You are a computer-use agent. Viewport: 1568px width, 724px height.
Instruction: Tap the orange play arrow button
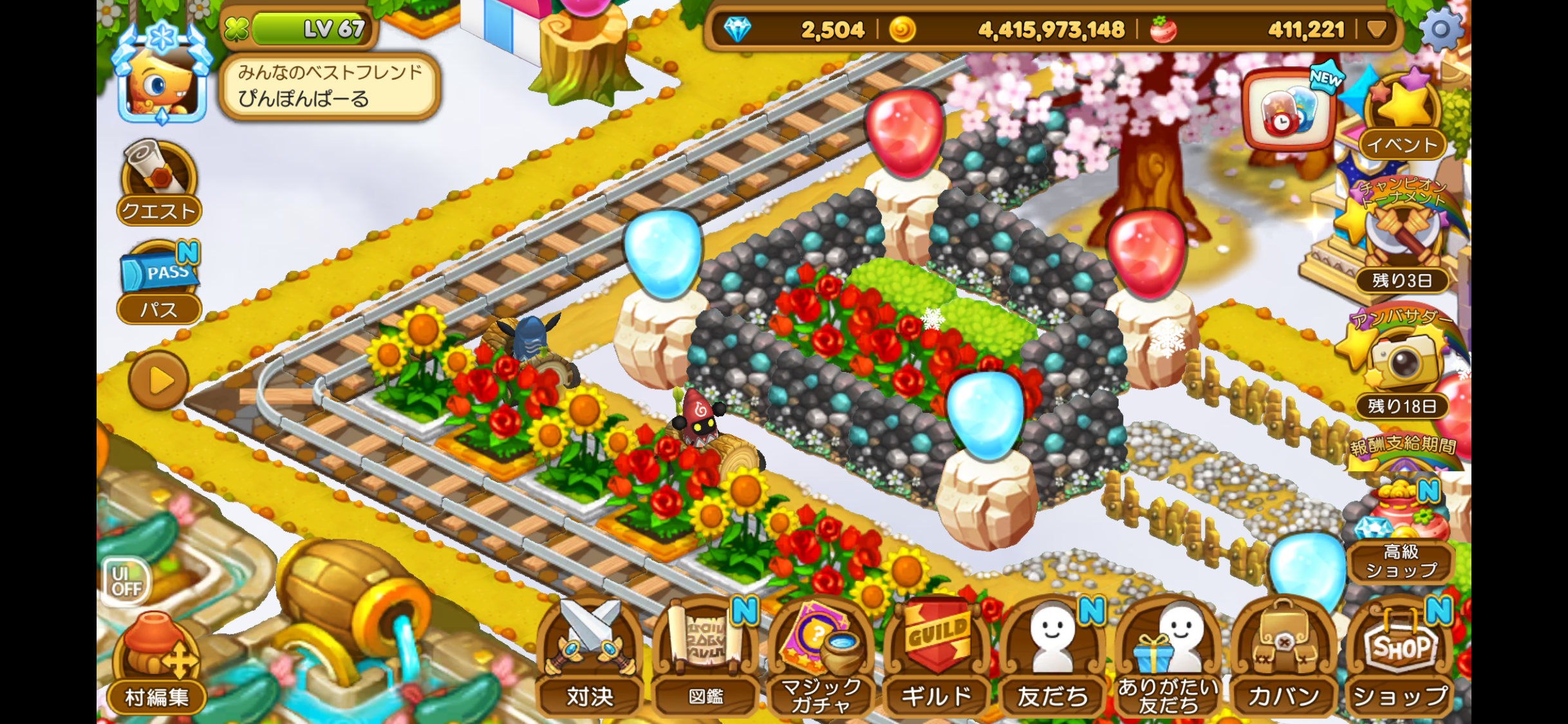click(x=159, y=380)
